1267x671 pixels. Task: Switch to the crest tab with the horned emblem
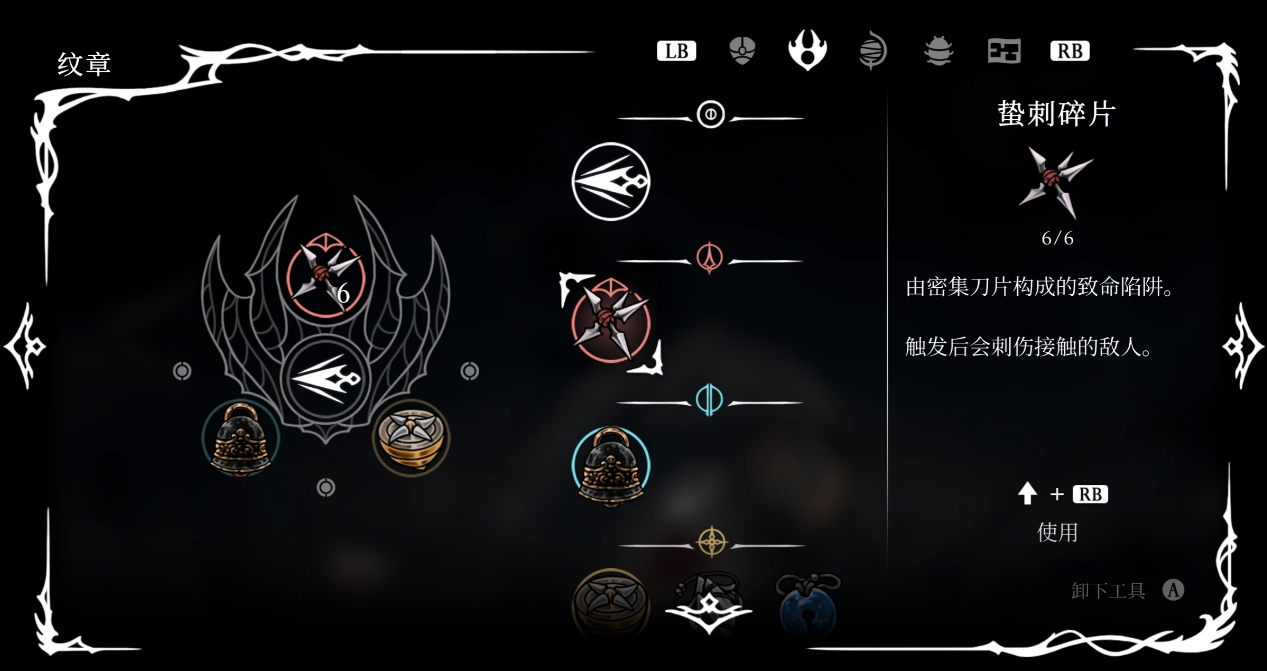[807, 50]
